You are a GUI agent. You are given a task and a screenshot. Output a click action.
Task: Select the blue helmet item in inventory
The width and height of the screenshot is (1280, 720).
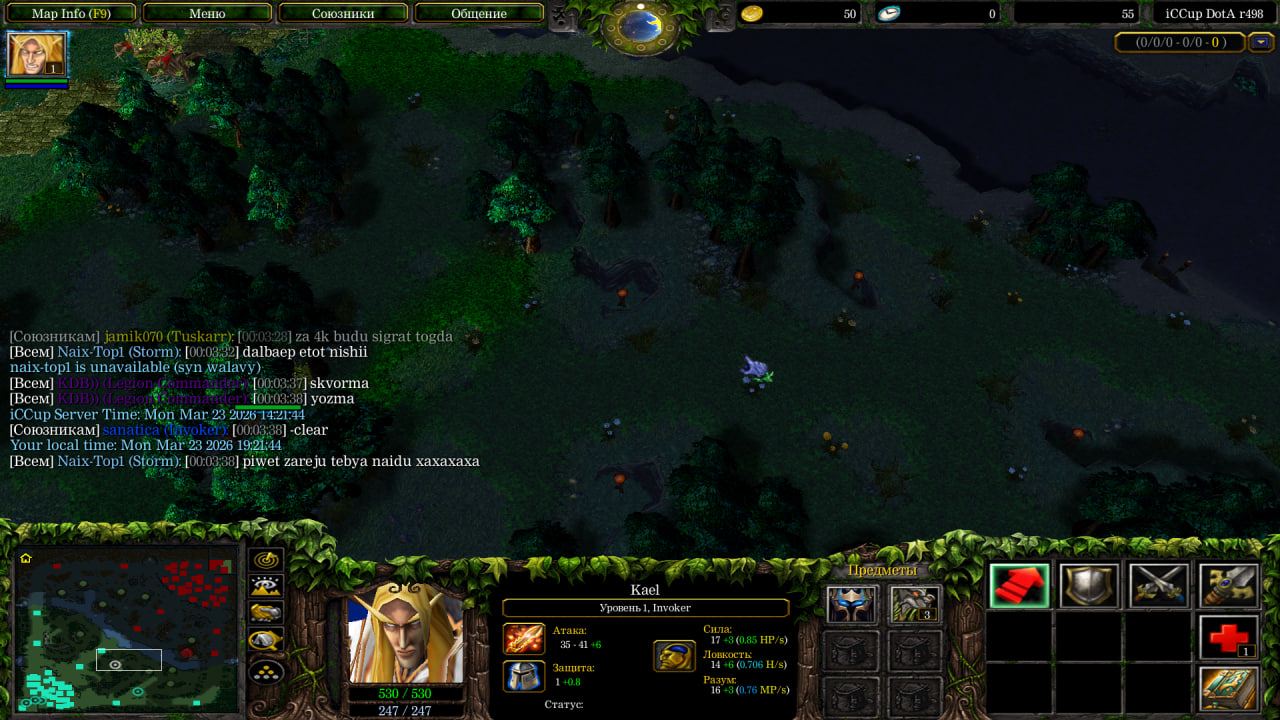[852, 605]
